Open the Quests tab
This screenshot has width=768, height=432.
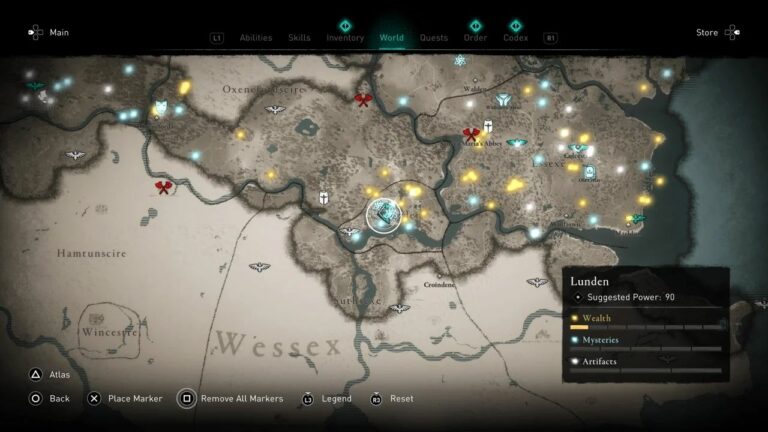coord(434,38)
